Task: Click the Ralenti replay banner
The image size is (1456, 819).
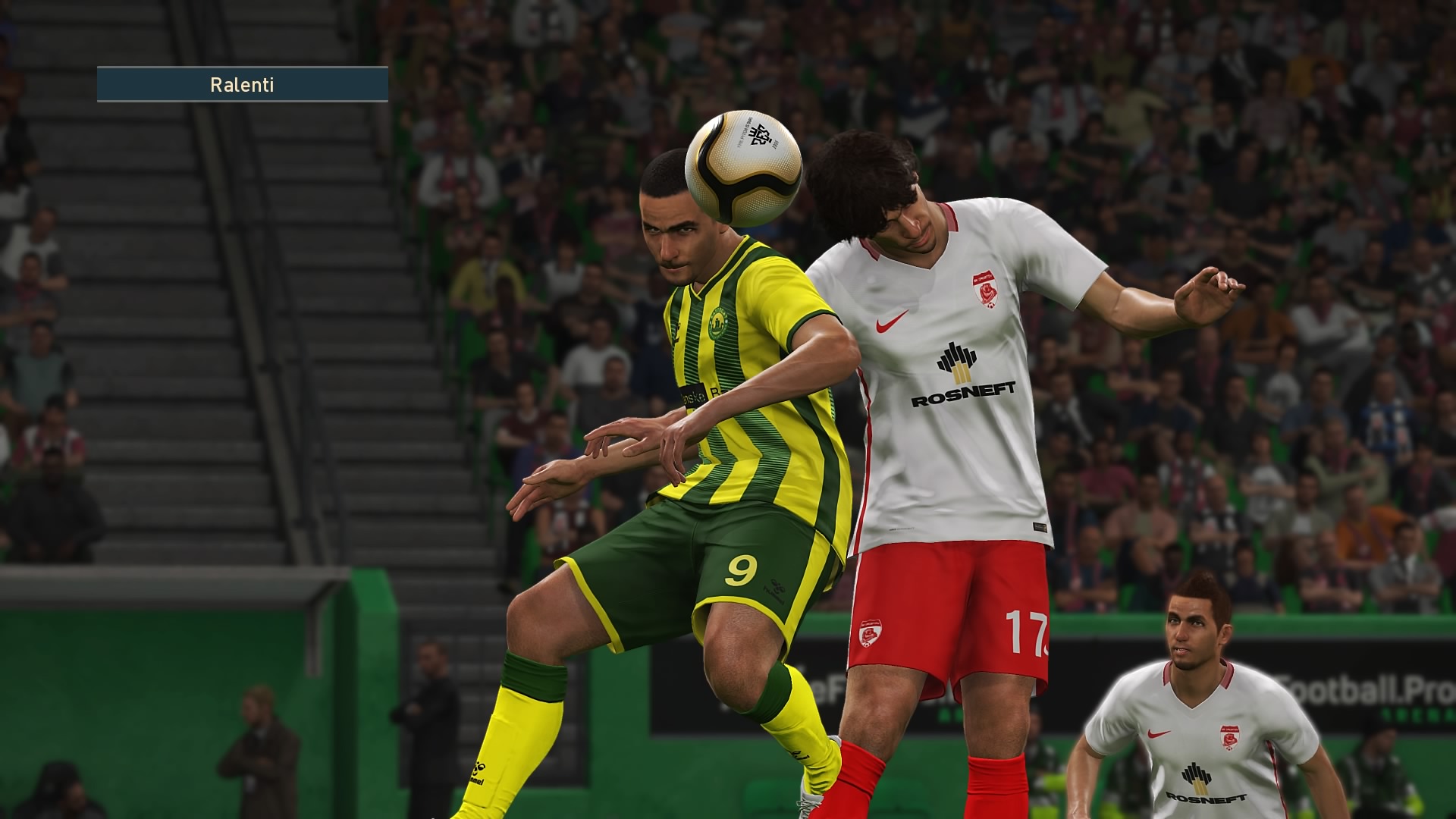Action: 243,84
